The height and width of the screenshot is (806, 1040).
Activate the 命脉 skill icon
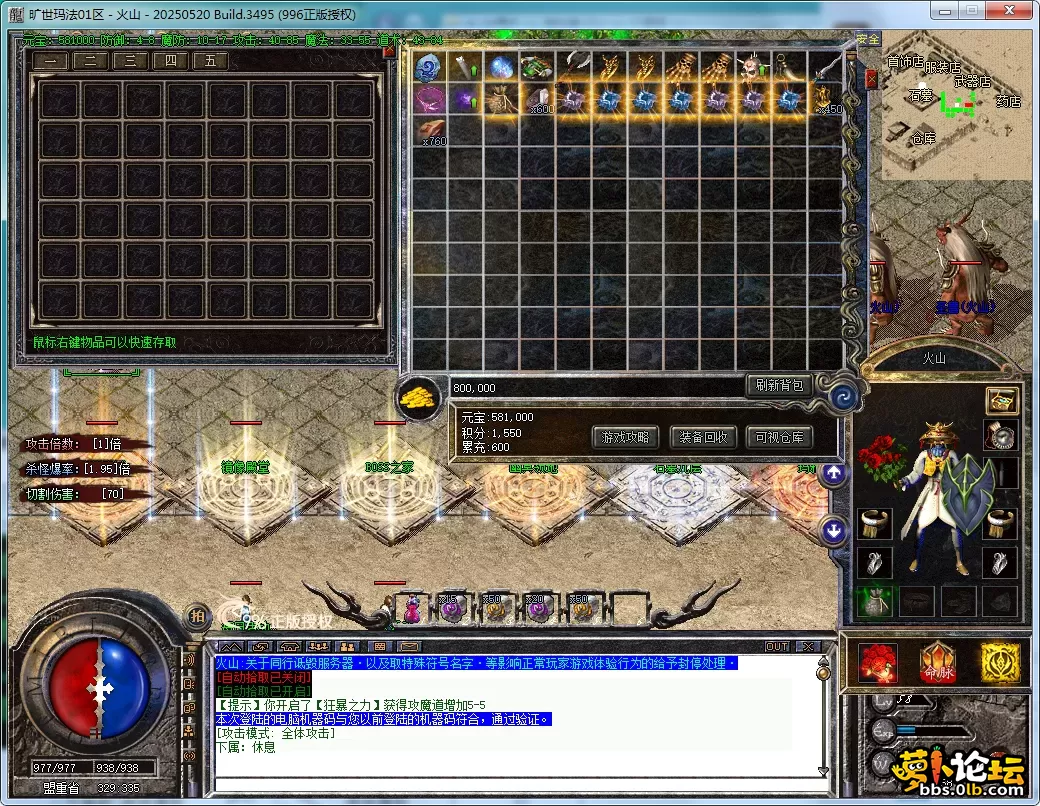[937, 662]
